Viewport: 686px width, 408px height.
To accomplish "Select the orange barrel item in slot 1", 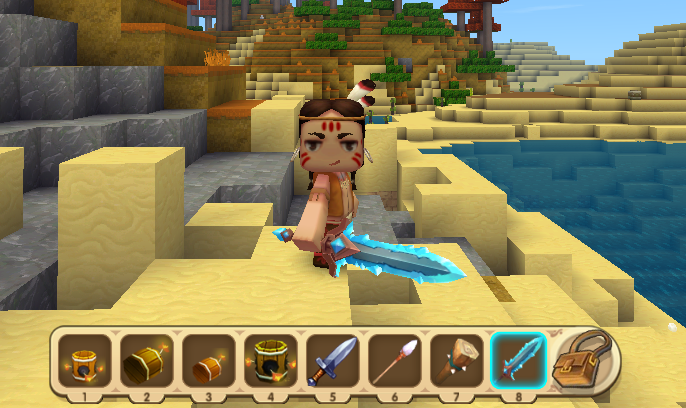I will point(85,361).
